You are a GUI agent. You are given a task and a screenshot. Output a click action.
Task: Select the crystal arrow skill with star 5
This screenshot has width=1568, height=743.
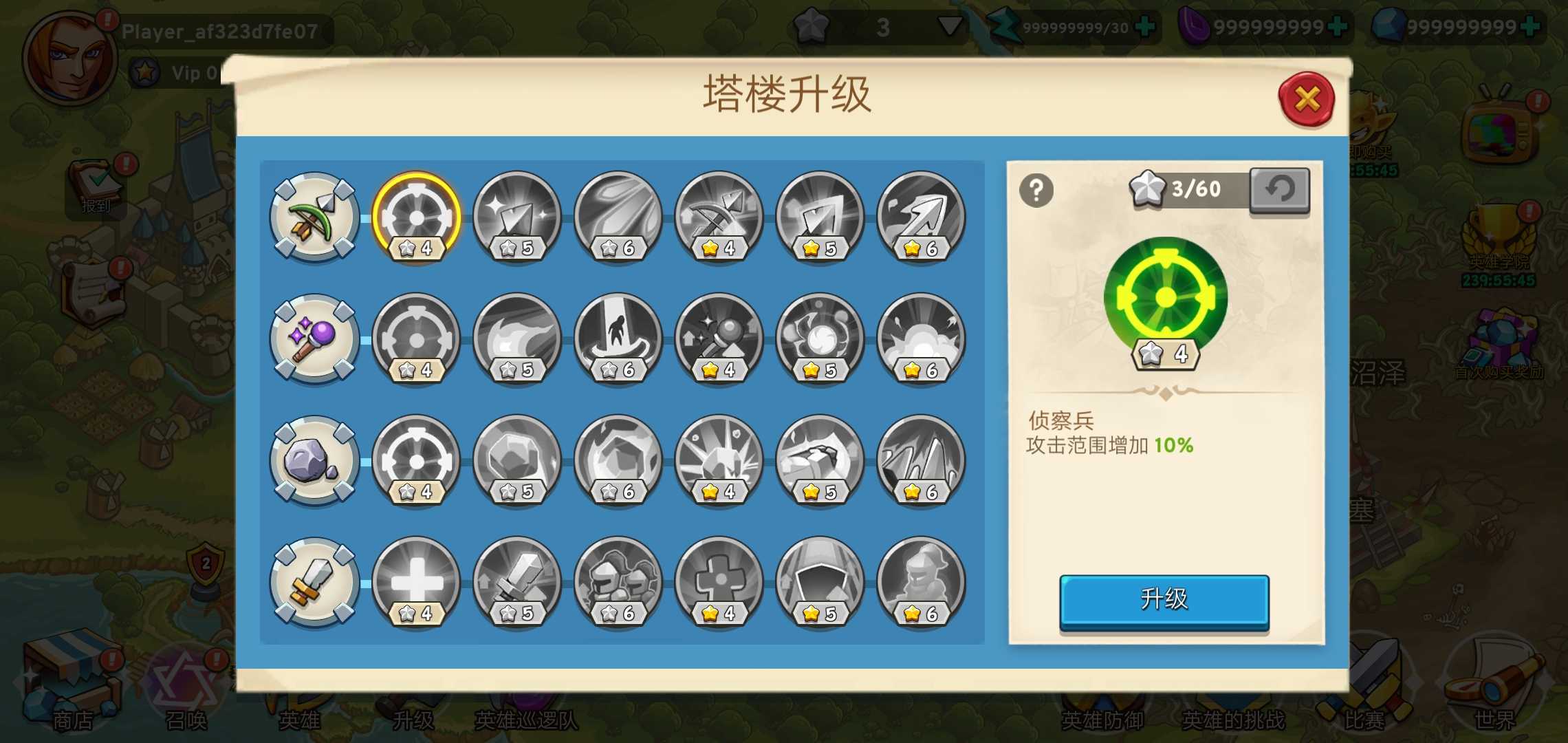point(516,219)
